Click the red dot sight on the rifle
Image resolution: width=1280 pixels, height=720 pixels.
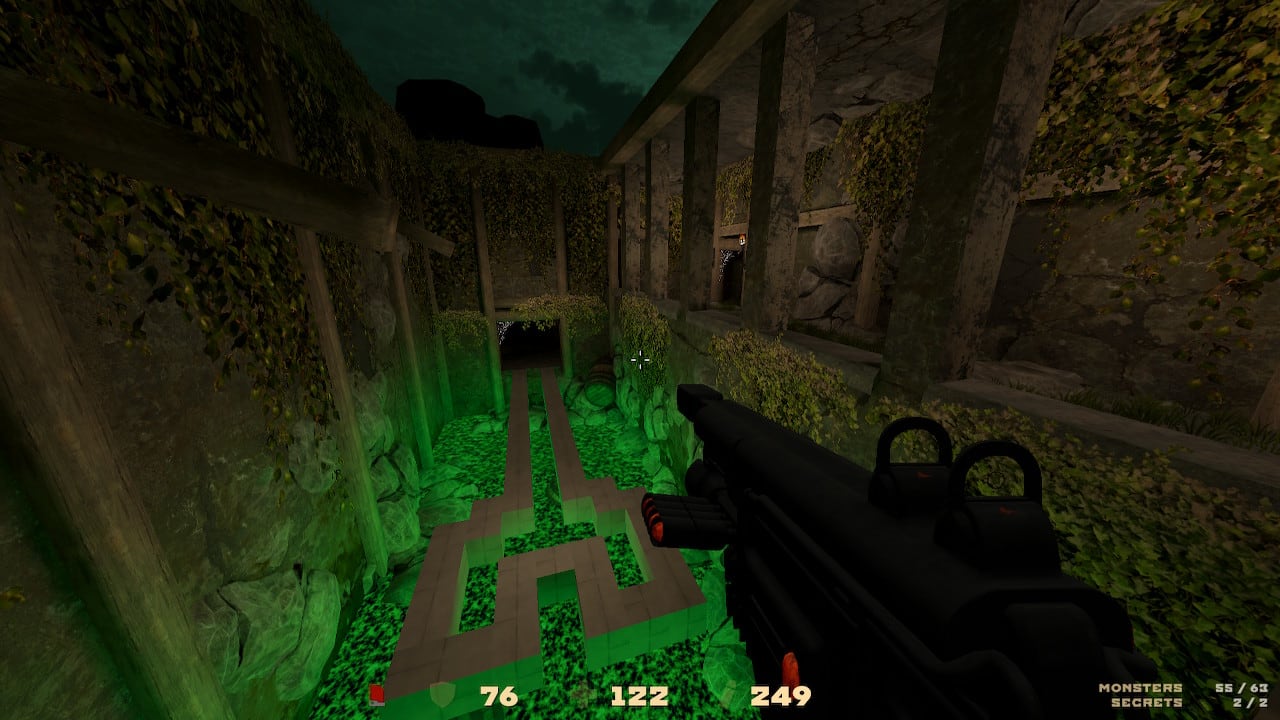click(922, 475)
